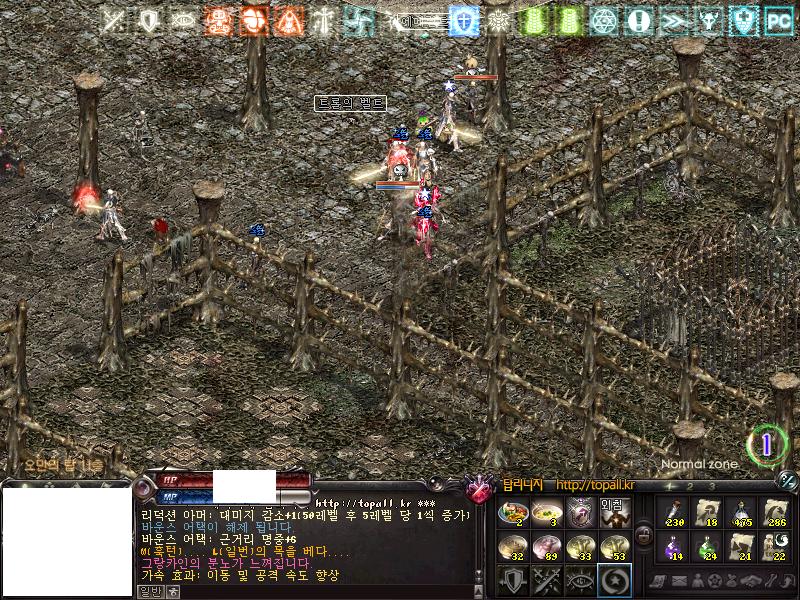Click the PC icon in the top bar
800x600 pixels.
pos(777,19)
